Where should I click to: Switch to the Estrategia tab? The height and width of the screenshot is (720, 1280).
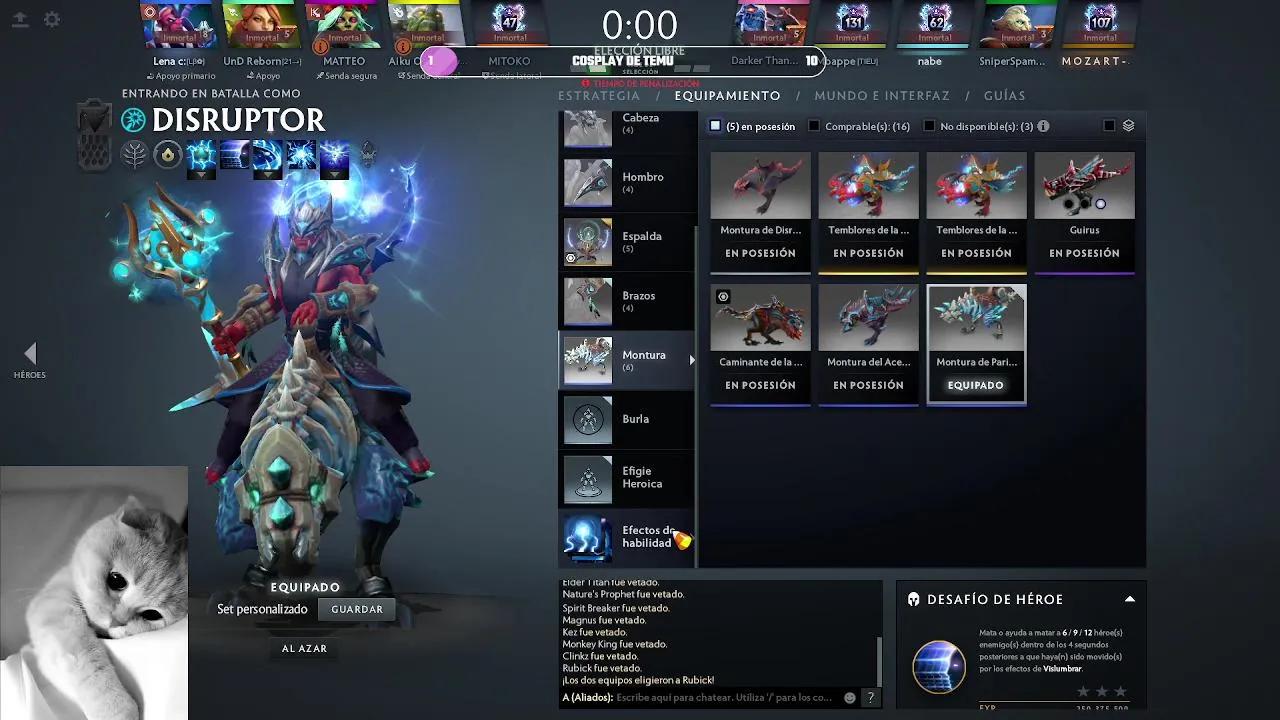click(599, 96)
